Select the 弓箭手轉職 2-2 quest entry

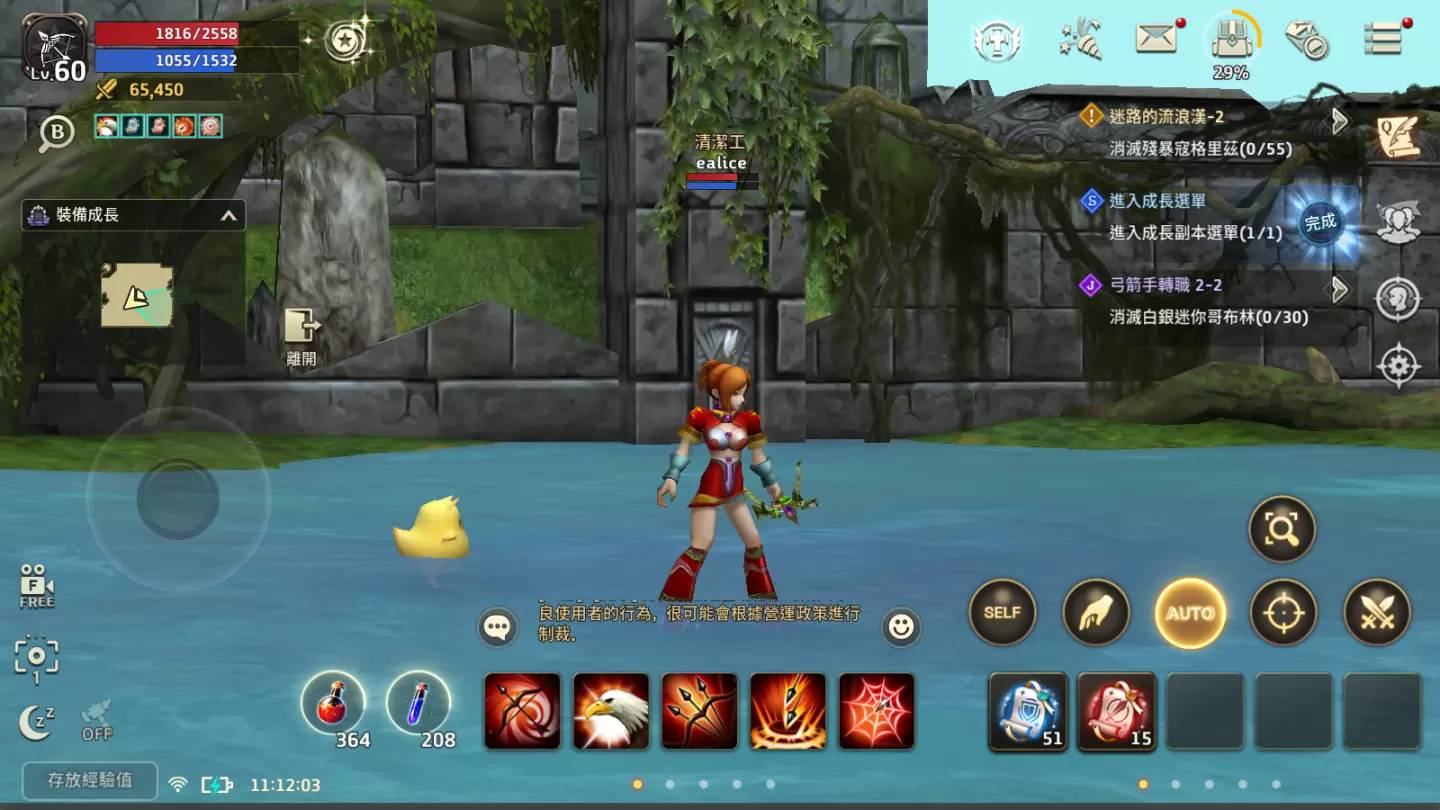click(x=1212, y=300)
